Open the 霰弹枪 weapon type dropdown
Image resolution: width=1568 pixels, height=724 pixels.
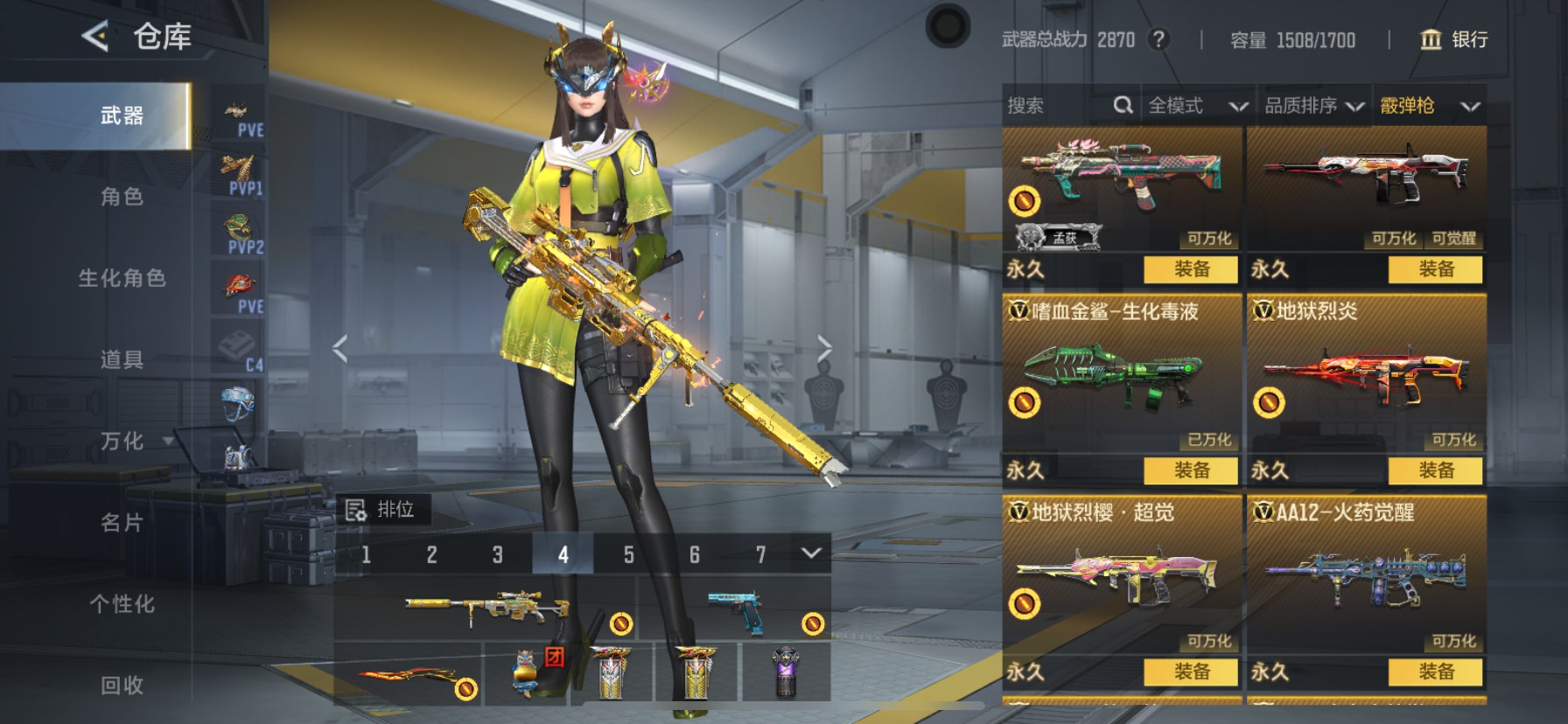point(1429,106)
